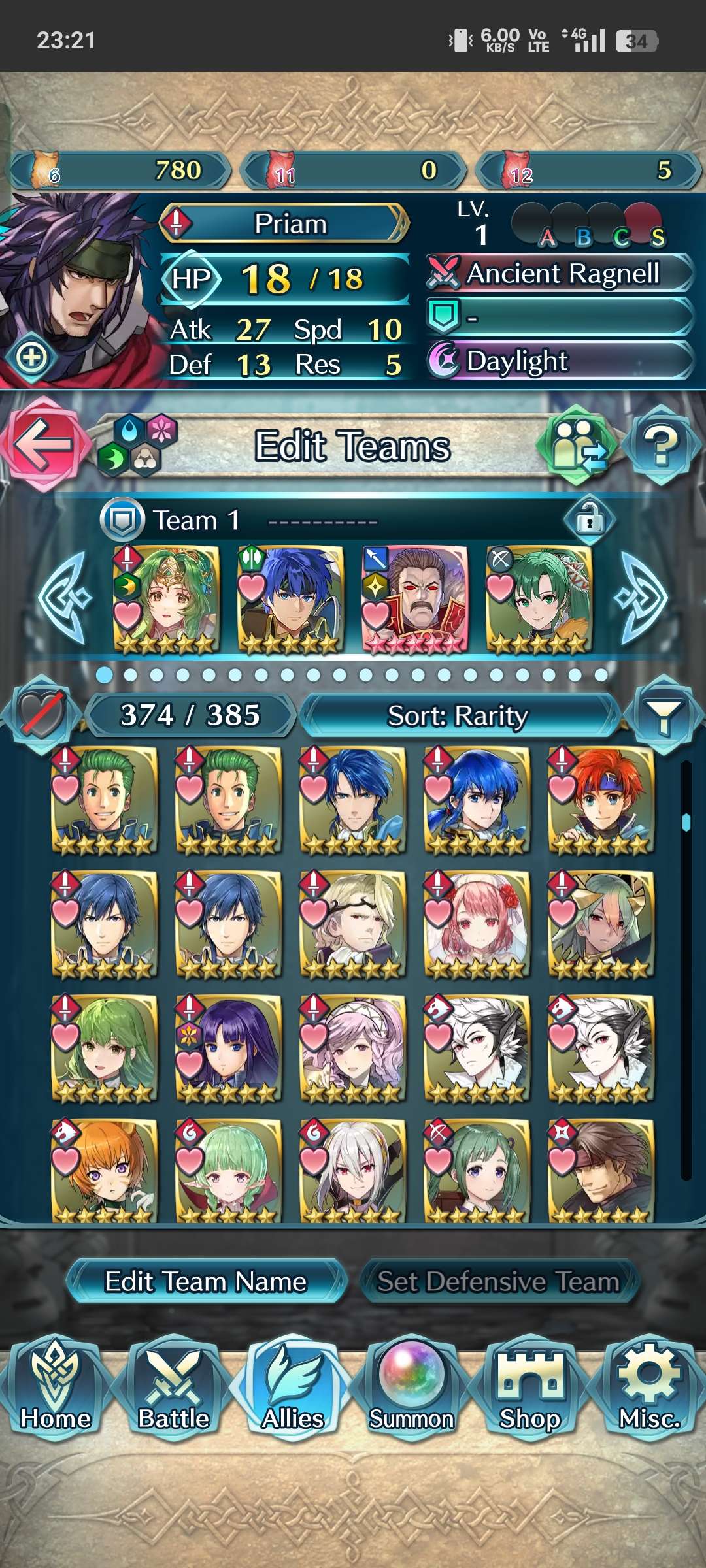The image size is (706, 1568).
Task: Toggle the crossed-out heart favorites filter
Action: coord(42,714)
